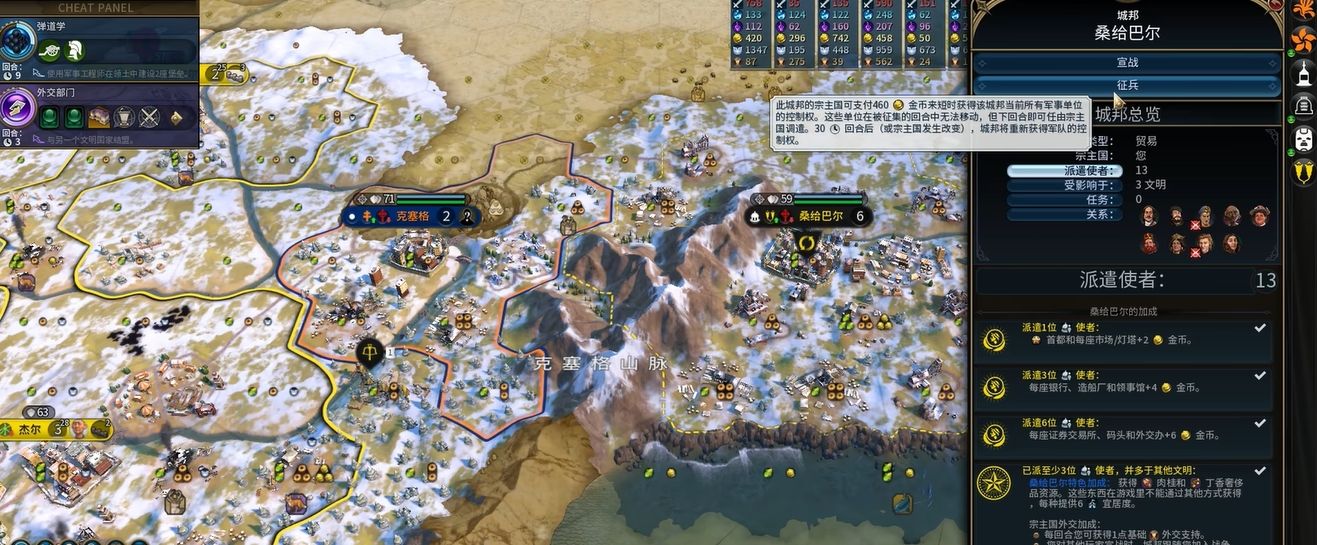The image size is (1317, 545).
Task: Declare war with the 宣战 button
Action: pos(1127,63)
